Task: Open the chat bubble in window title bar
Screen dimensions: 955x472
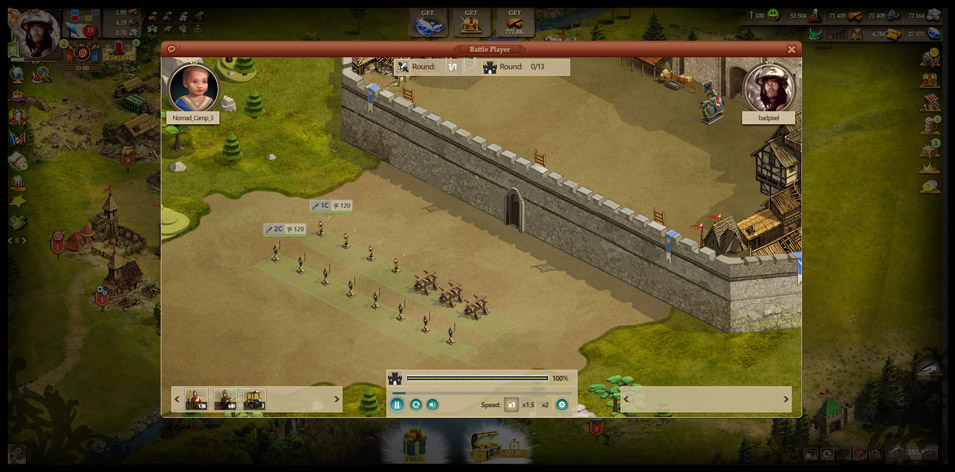Action: click(x=172, y=49)
